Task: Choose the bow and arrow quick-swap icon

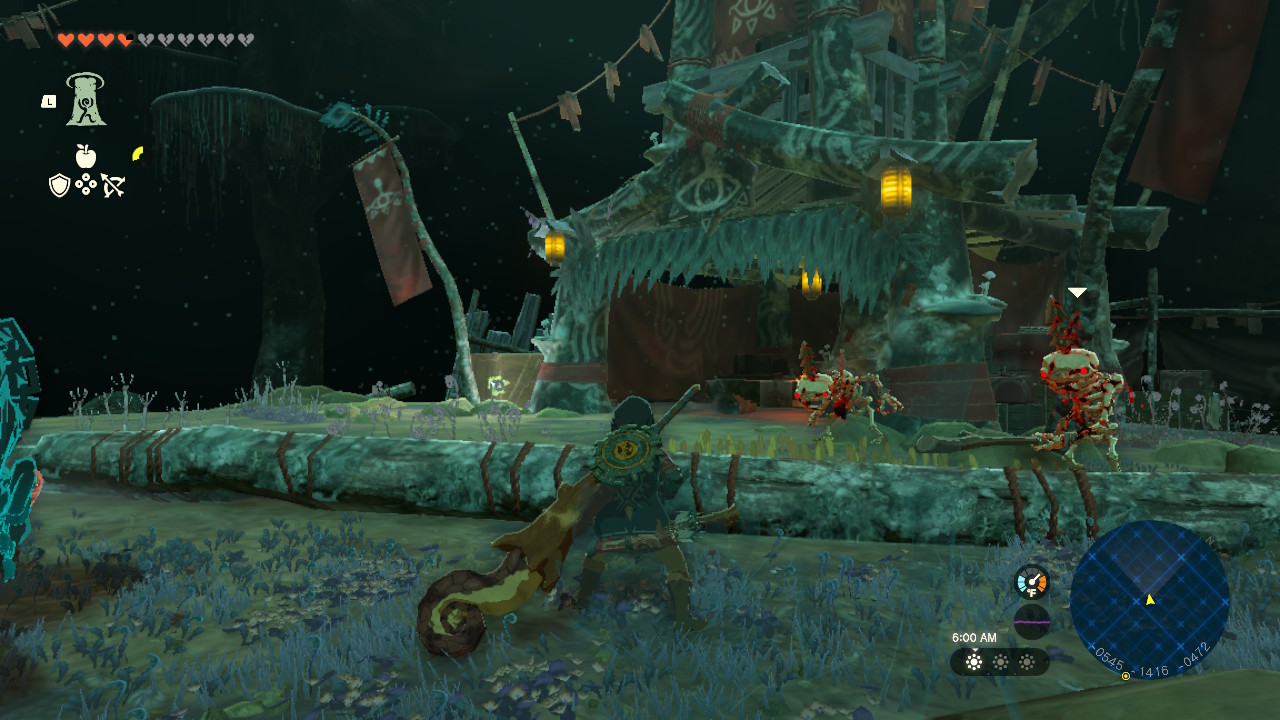Action: tap(113, 185)
